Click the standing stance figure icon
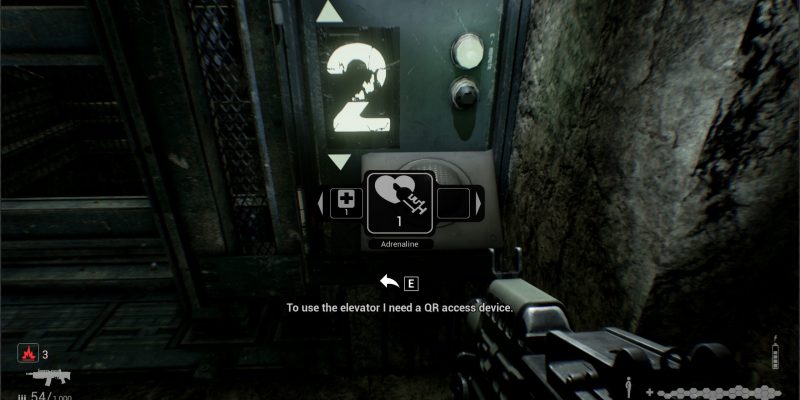 click(628, 385)
